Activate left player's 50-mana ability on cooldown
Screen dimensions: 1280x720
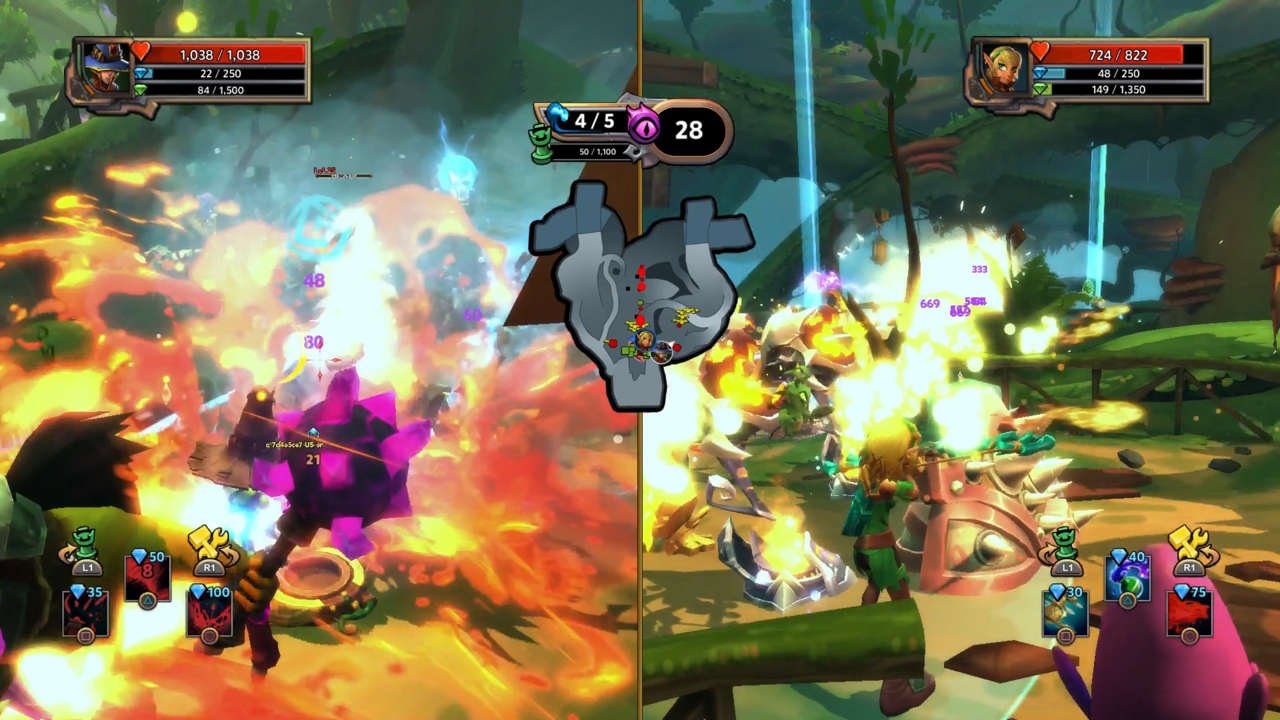point(147,579)
